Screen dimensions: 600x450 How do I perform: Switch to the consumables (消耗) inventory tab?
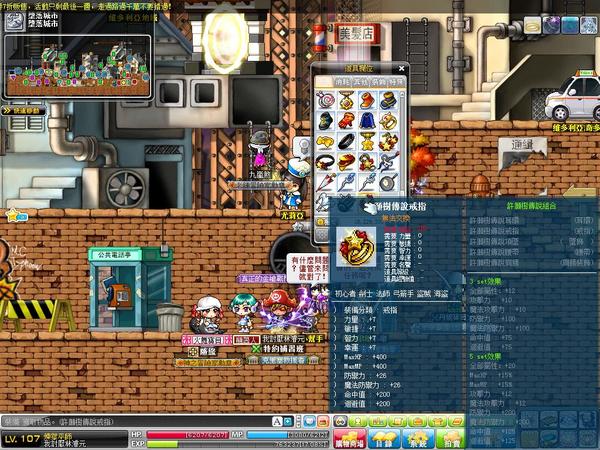point(343,83)
